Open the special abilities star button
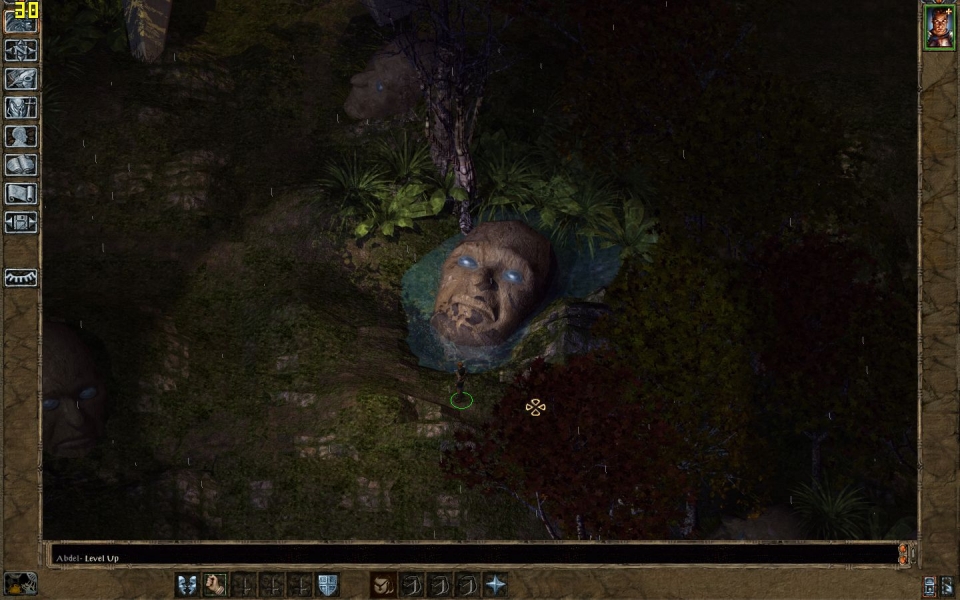 tap(496, 585)
